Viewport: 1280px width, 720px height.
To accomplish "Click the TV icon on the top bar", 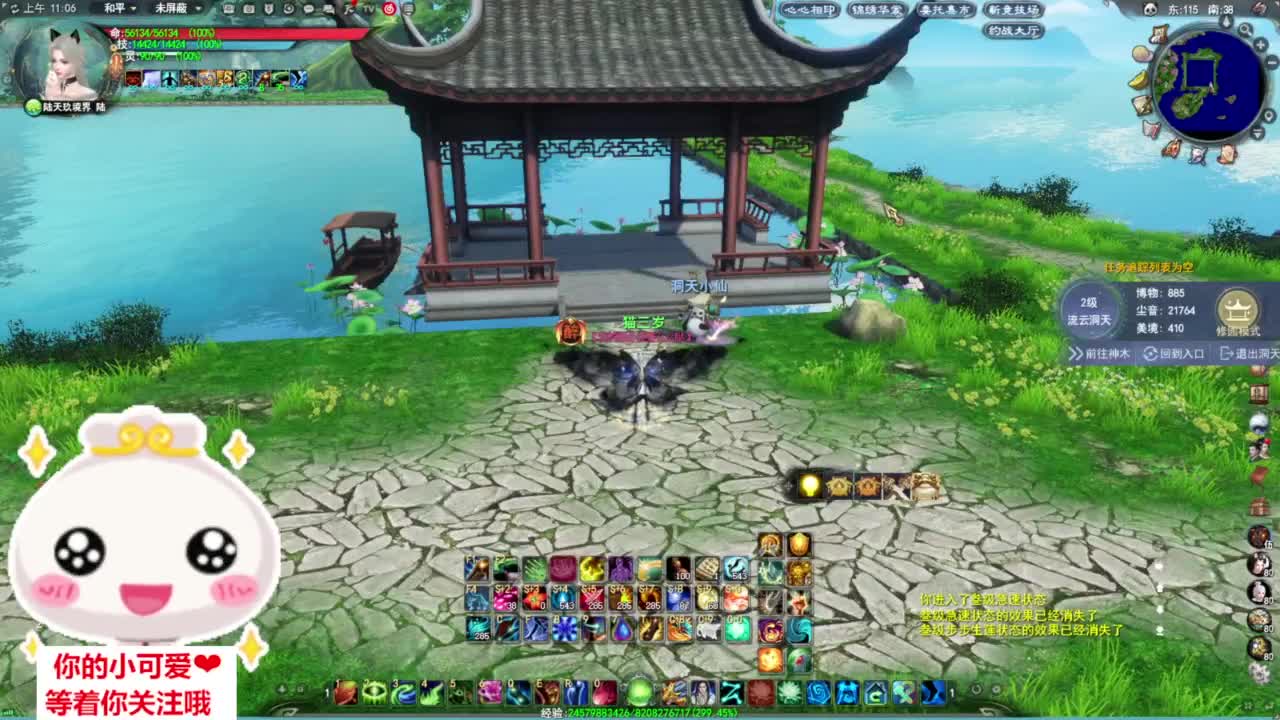I will 368,8.
